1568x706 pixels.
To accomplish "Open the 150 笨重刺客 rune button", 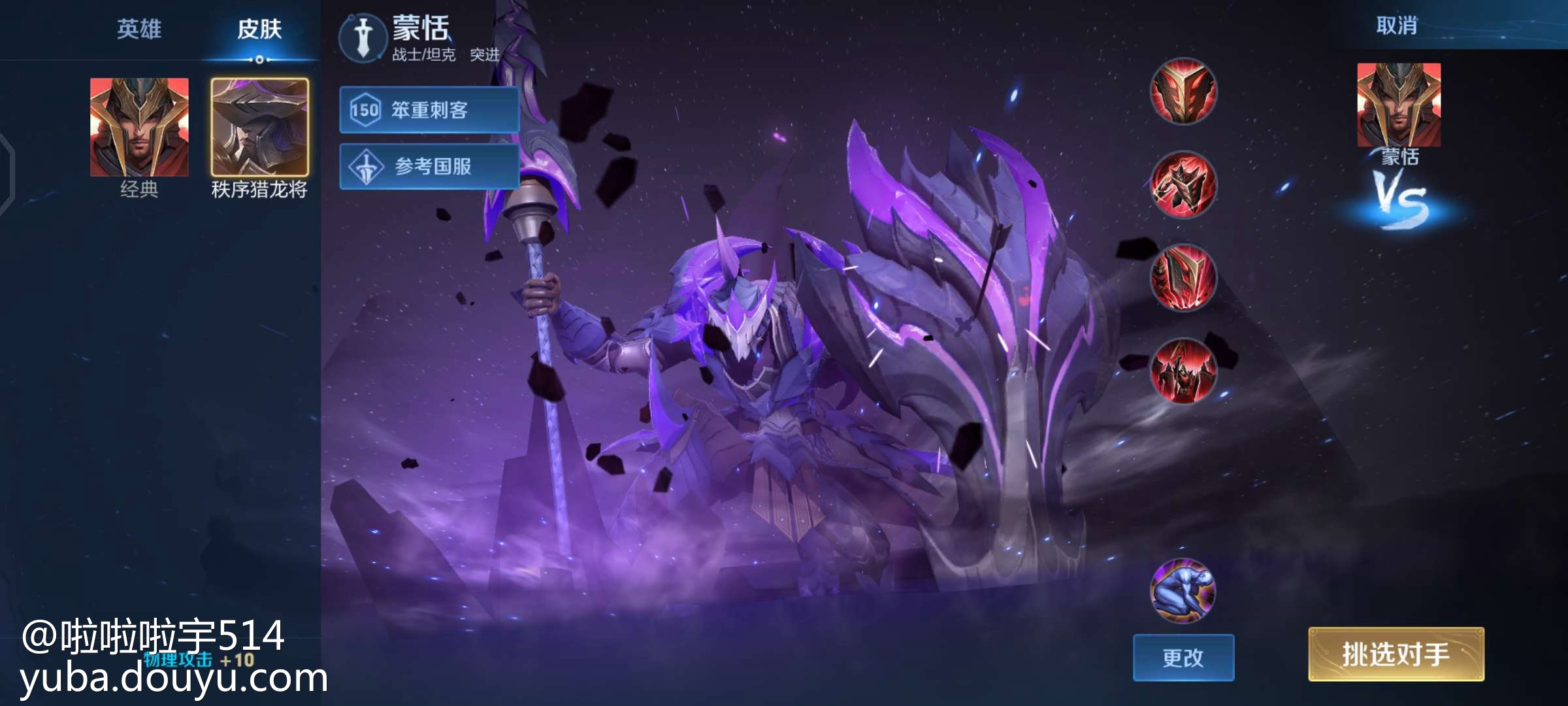I will [x=429, y=110].
